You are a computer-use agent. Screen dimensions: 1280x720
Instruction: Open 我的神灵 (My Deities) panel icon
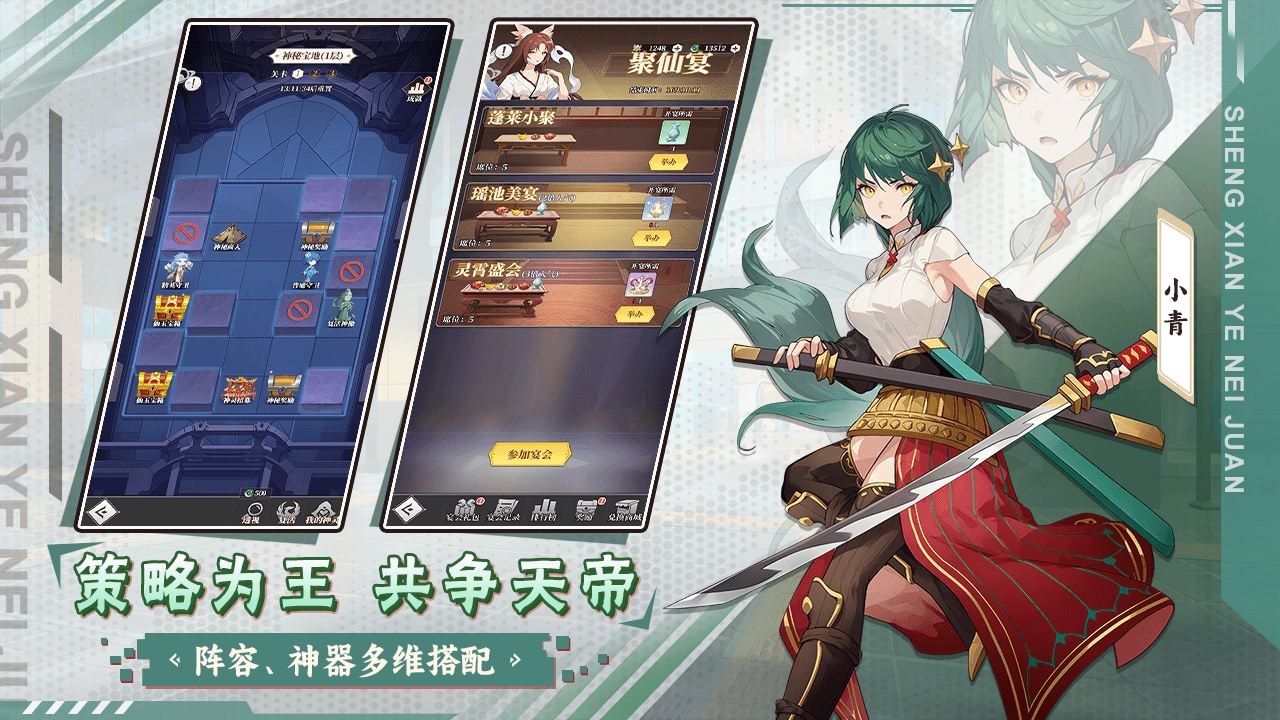click(x=322, y=508)
